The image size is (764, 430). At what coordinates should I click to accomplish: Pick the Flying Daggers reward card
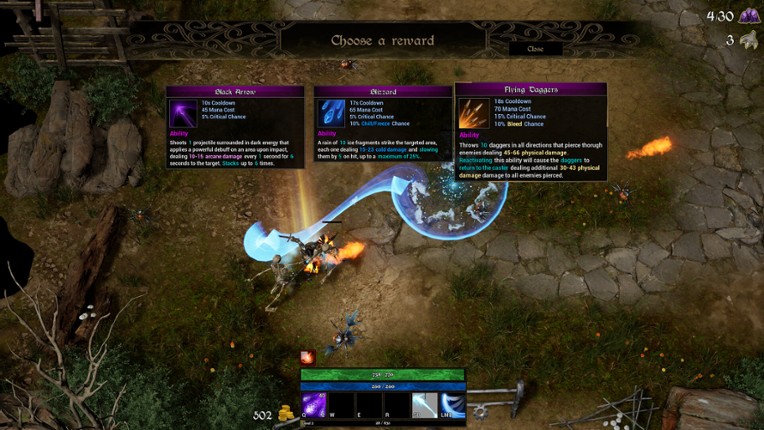(530, 131)
